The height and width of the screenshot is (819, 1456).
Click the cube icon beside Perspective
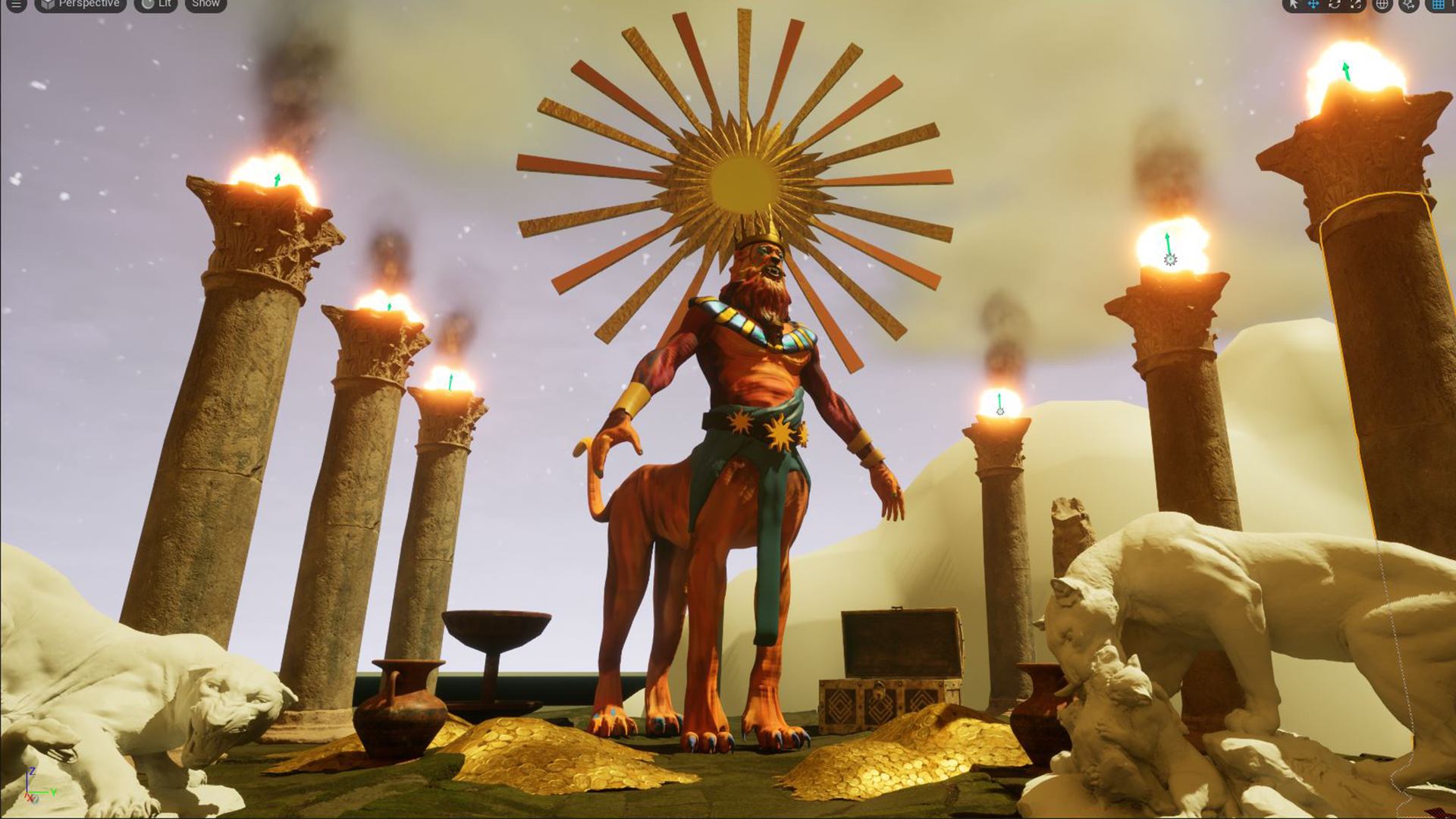pyautogui.click(x=47, y=5)
